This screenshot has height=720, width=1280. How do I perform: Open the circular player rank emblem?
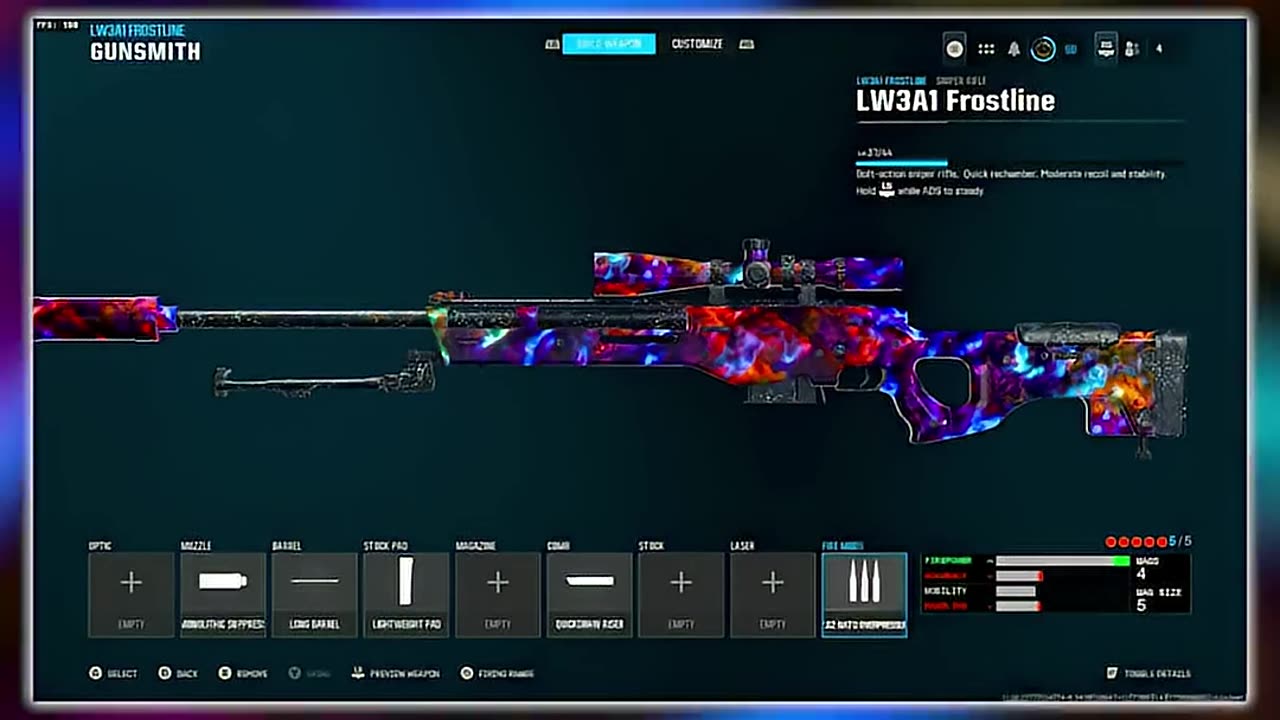tap(1043, 49)
